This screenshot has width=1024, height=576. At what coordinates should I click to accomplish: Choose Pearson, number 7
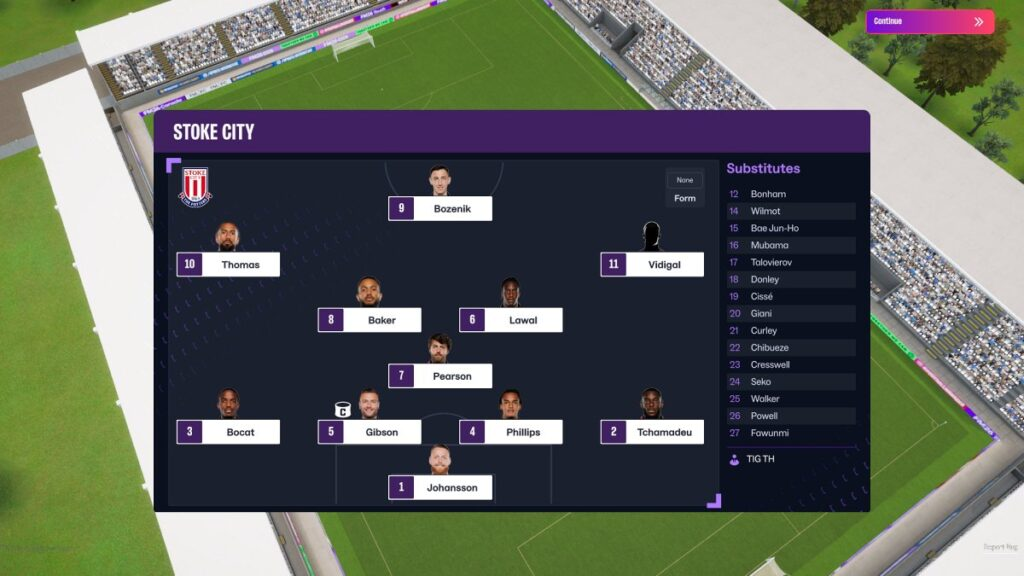click(x=440, y=377)
